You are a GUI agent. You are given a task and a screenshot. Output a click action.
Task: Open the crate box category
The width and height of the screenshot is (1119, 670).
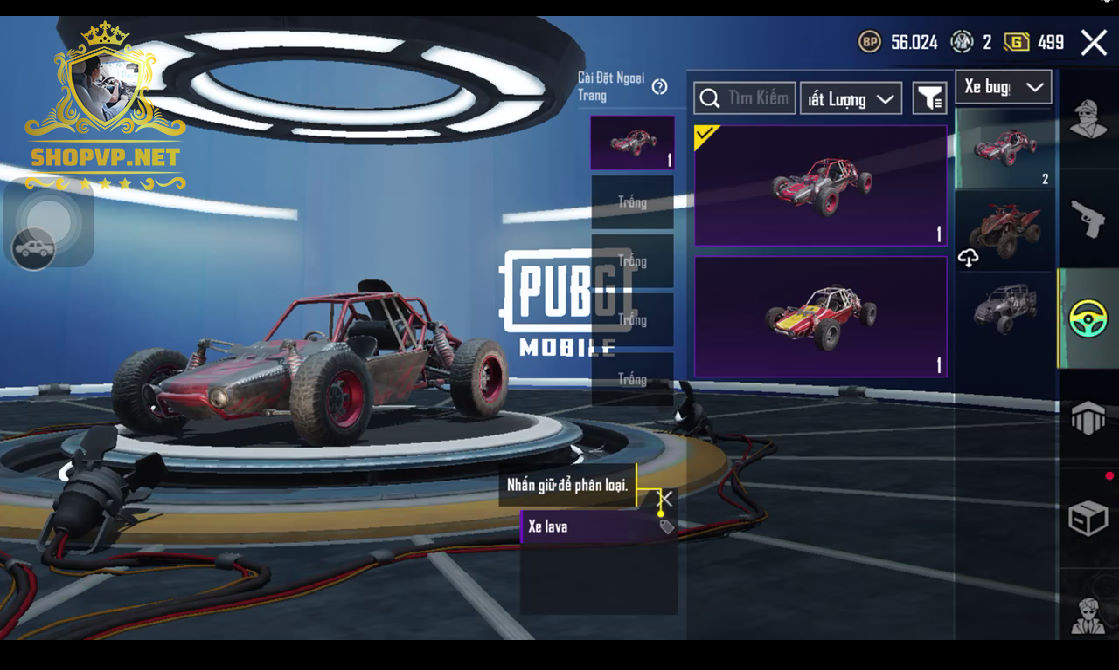(1088, 518)
